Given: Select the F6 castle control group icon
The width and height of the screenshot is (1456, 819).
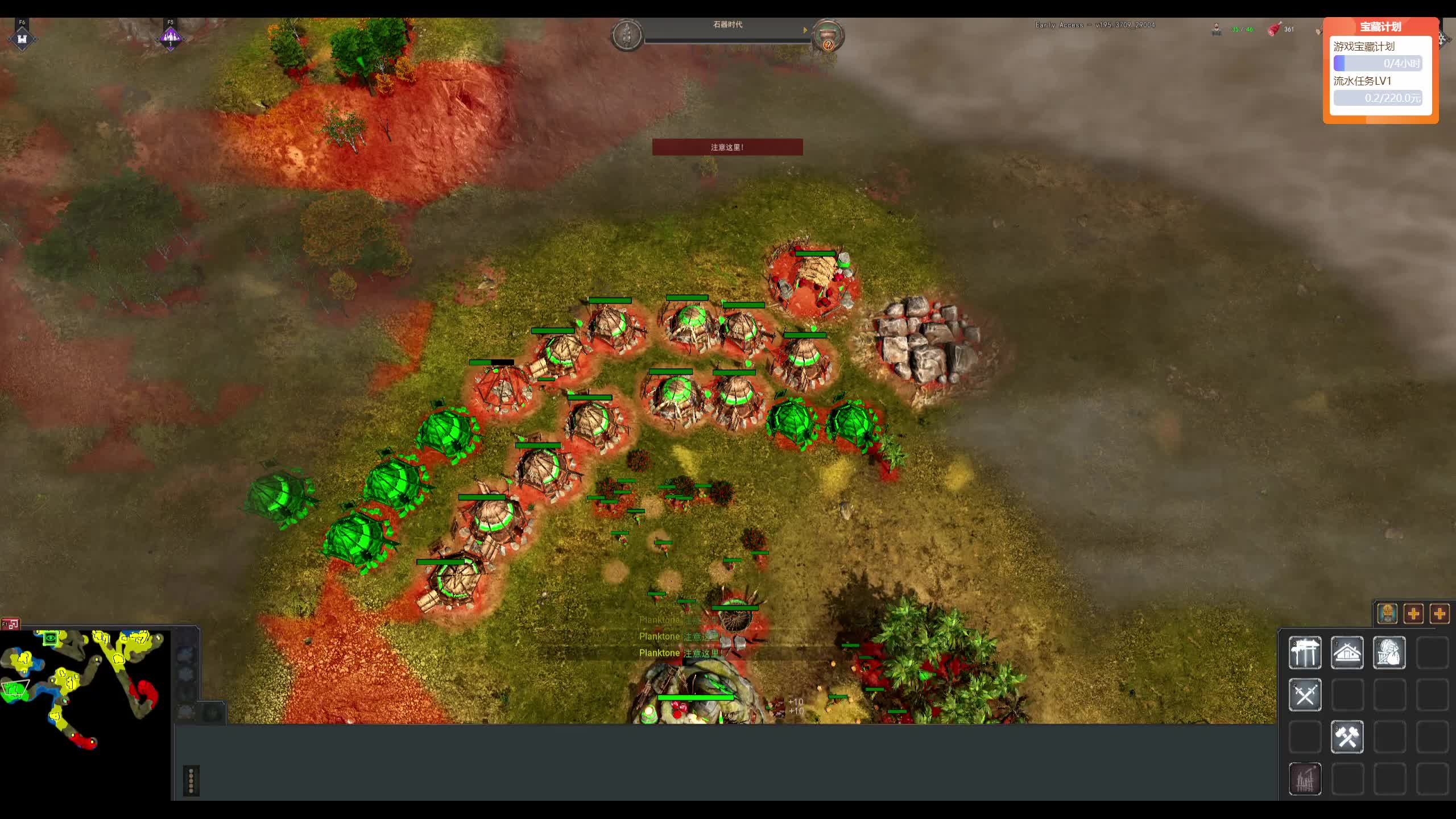Looking at the screenshot, I should click(x=22, y=38).
